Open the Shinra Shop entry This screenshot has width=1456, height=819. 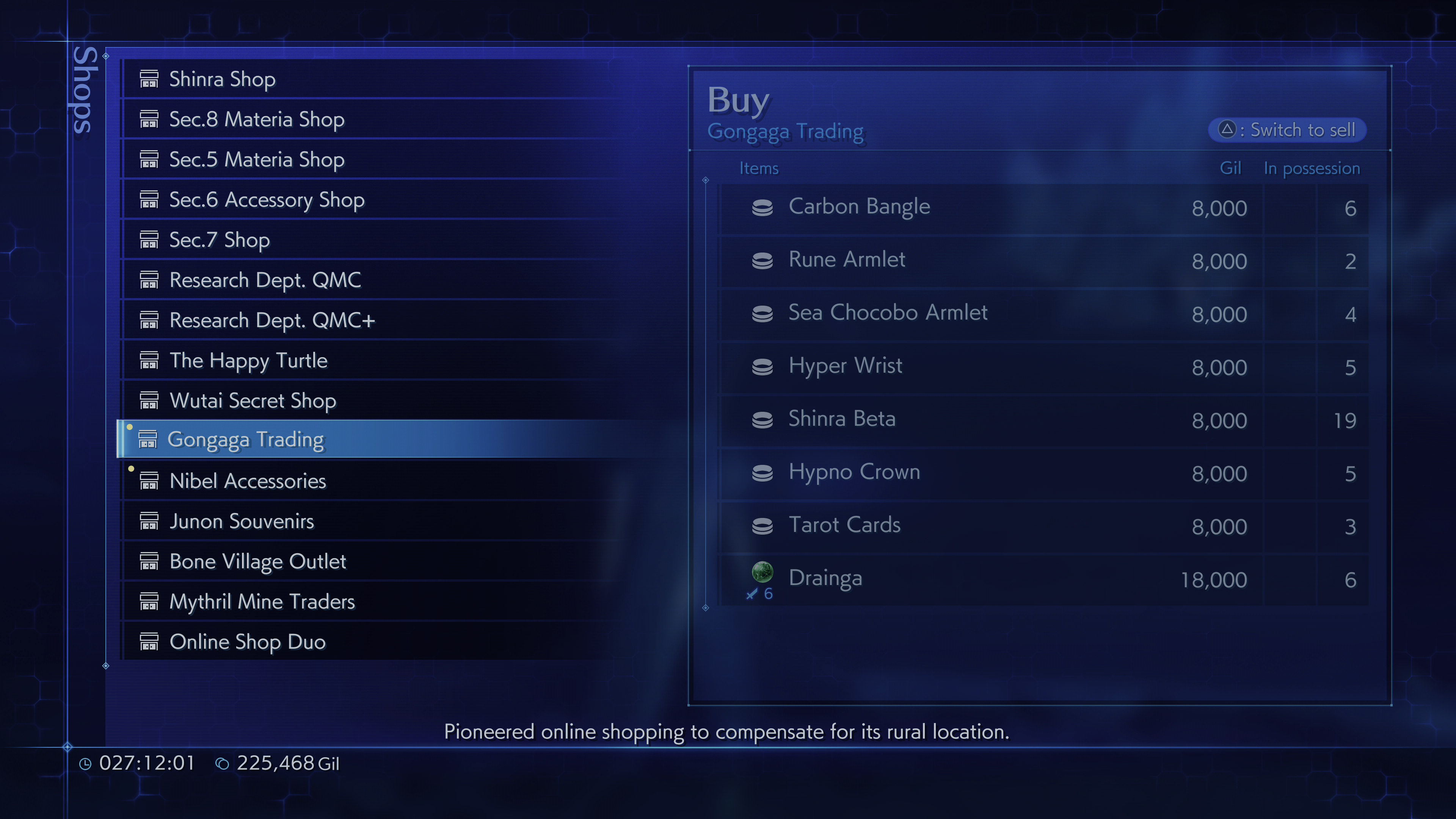tap(222, 79)
